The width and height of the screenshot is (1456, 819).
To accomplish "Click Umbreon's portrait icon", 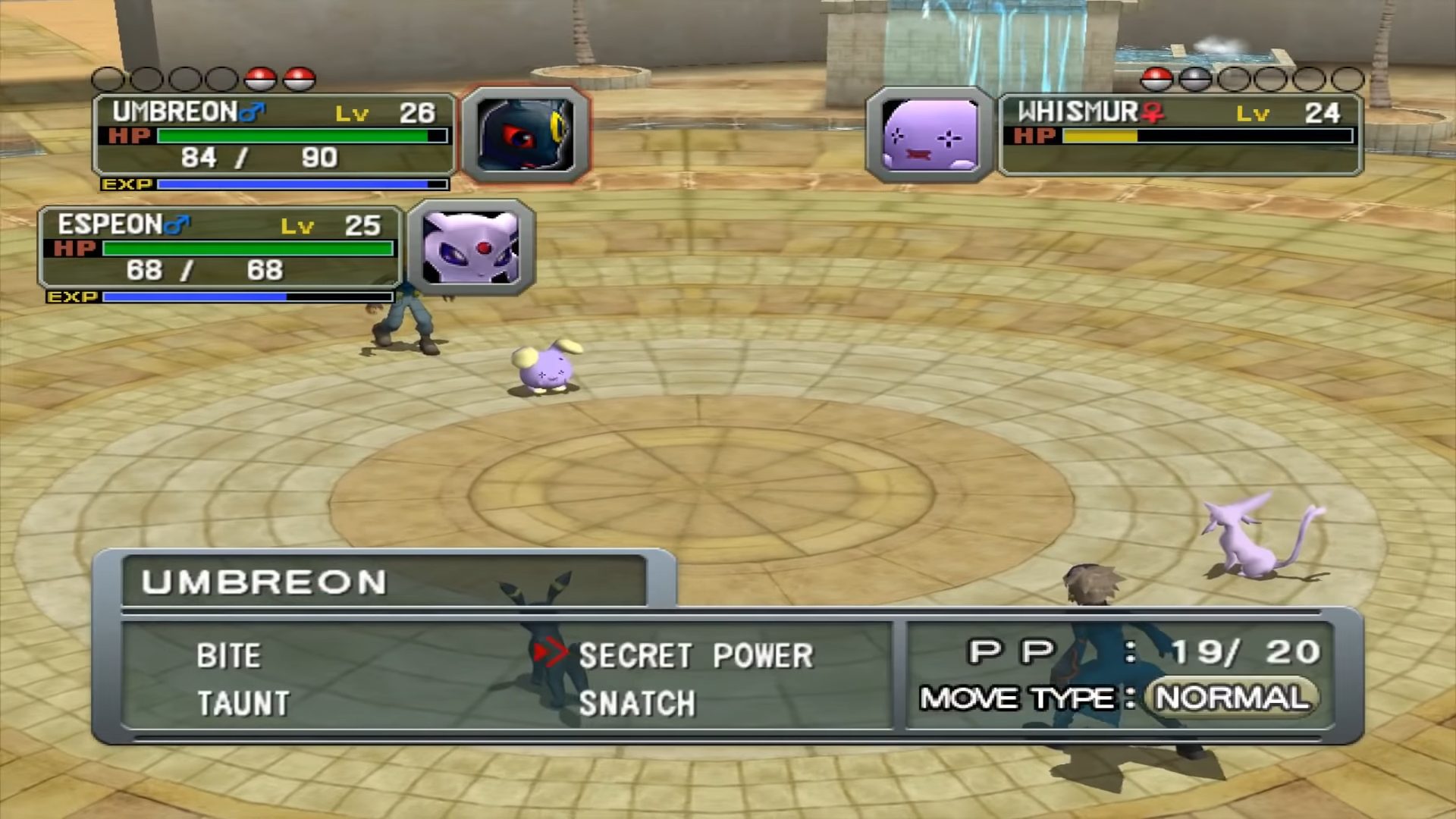I will pos(525,135).
